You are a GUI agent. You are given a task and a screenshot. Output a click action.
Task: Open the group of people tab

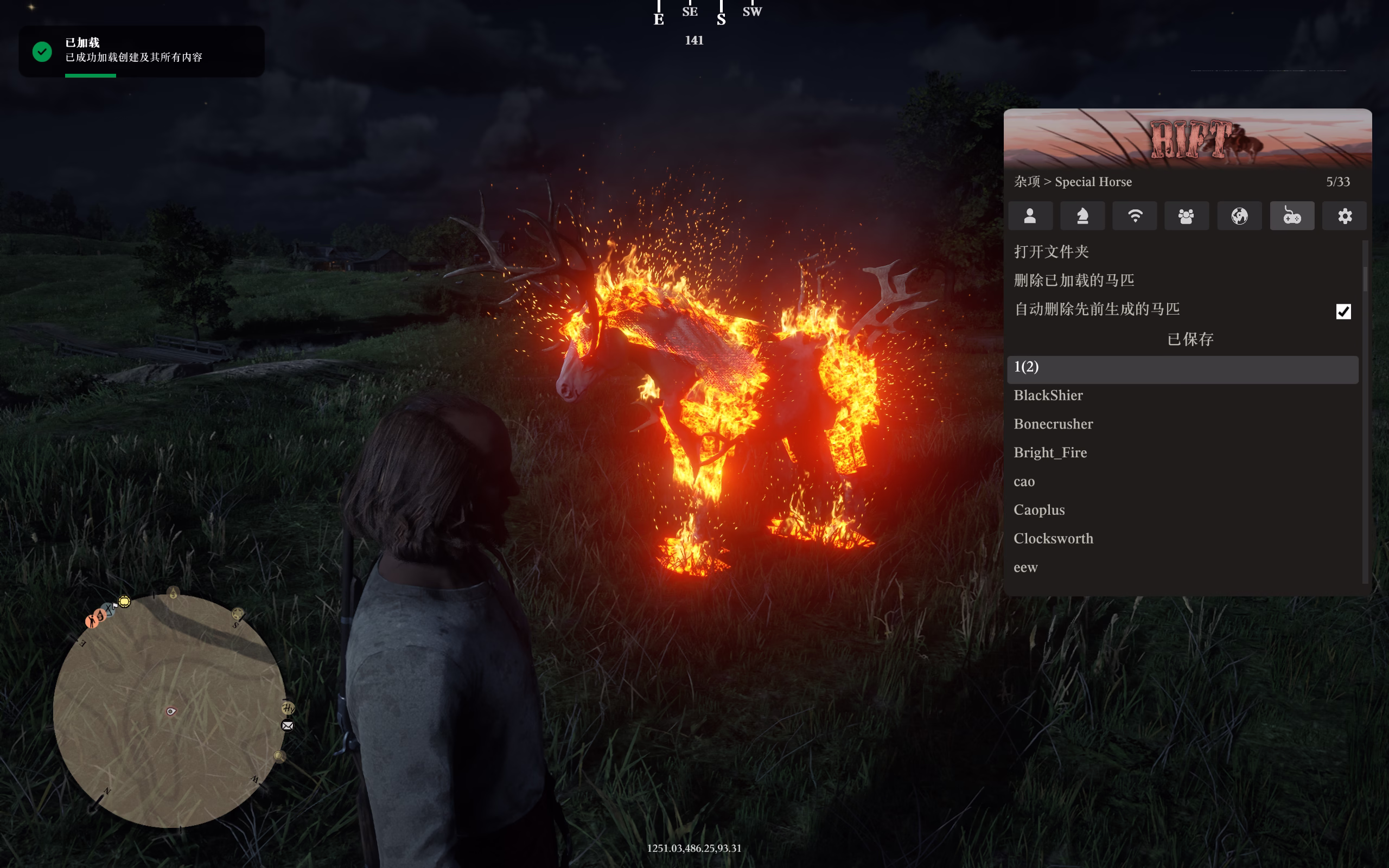(x=1187, y=216)
